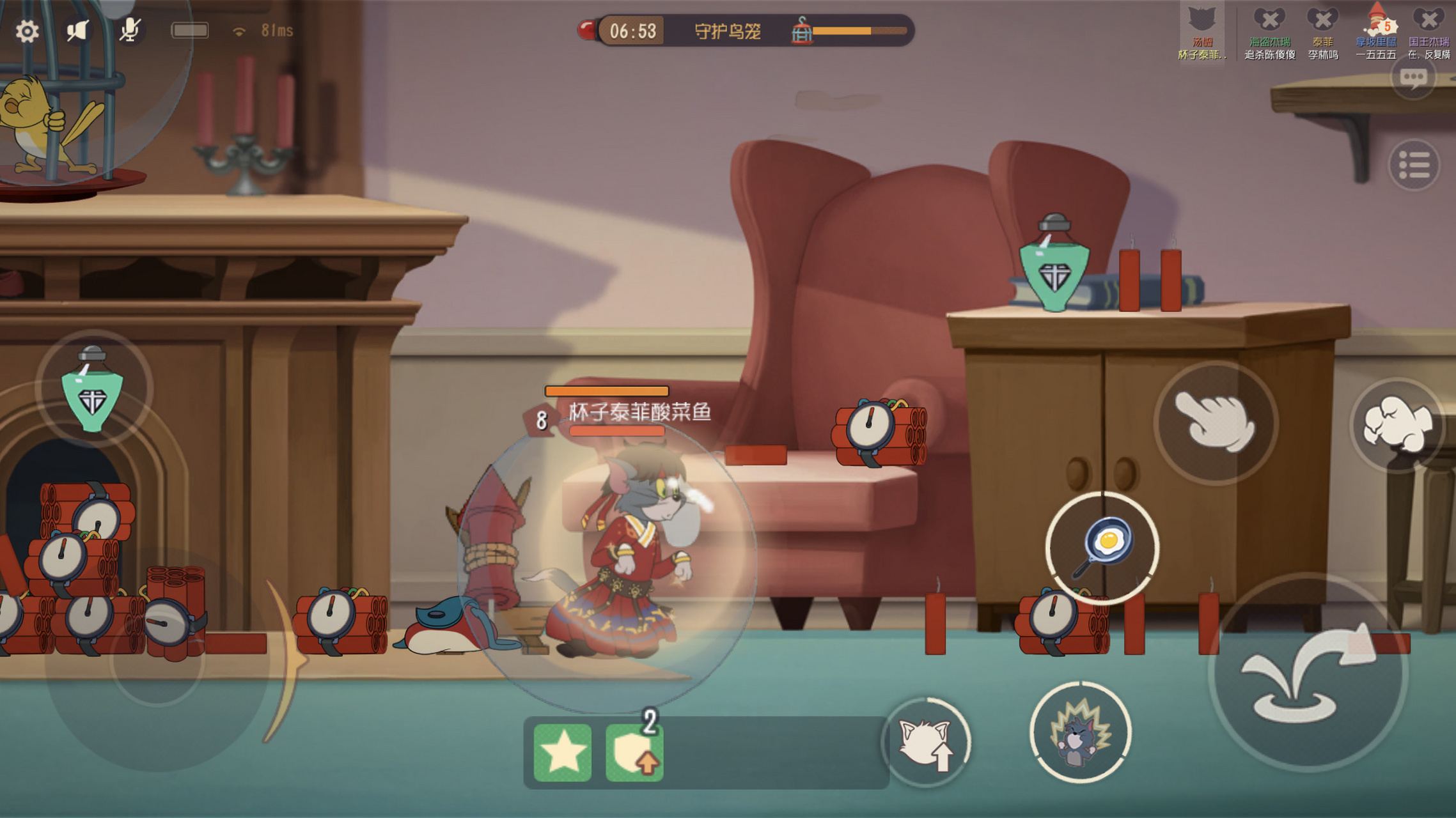
Task: Open the chat bubble button
Action: coord(1413,78)
